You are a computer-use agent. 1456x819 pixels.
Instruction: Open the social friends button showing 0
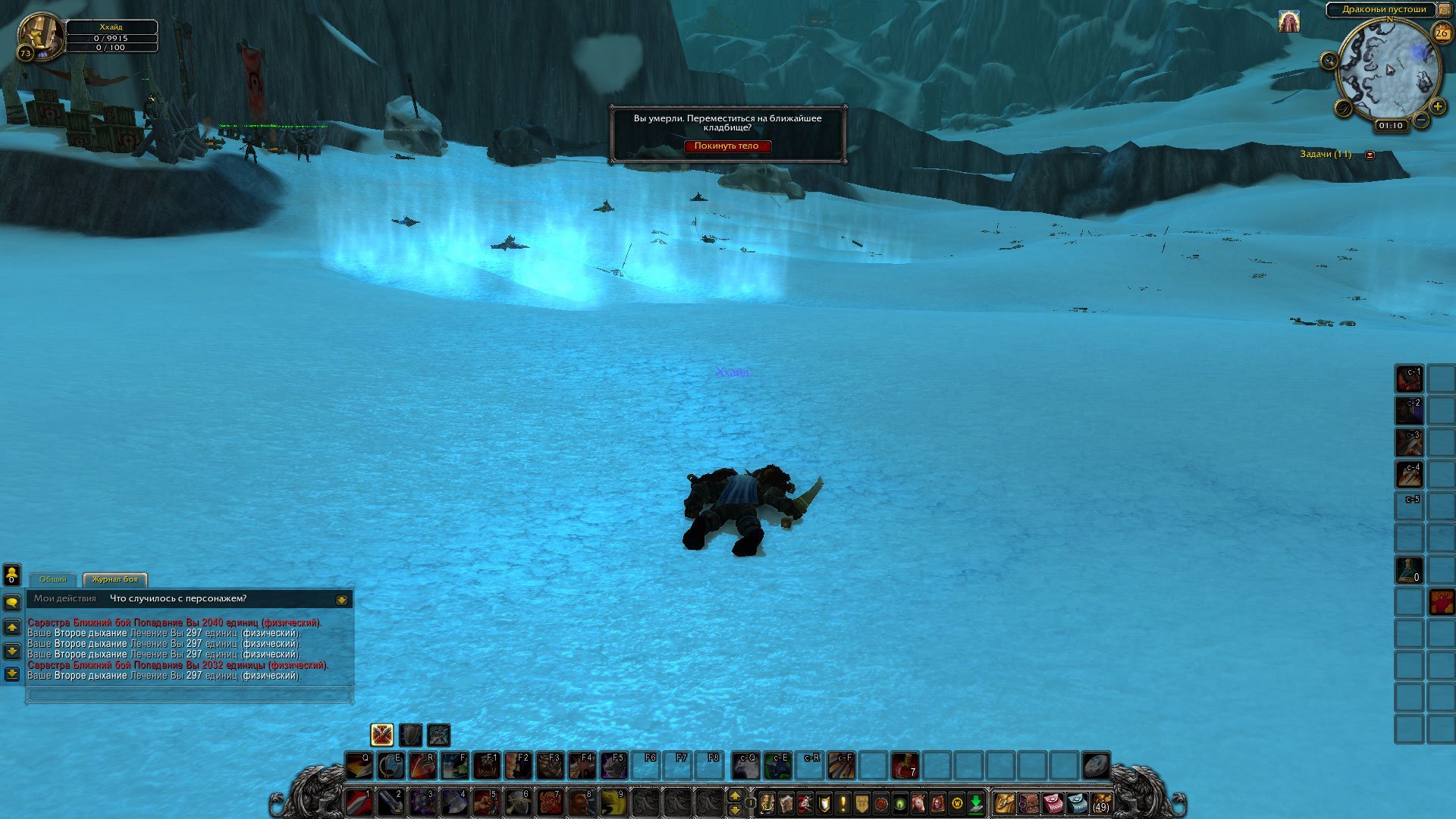coord(11,574)
